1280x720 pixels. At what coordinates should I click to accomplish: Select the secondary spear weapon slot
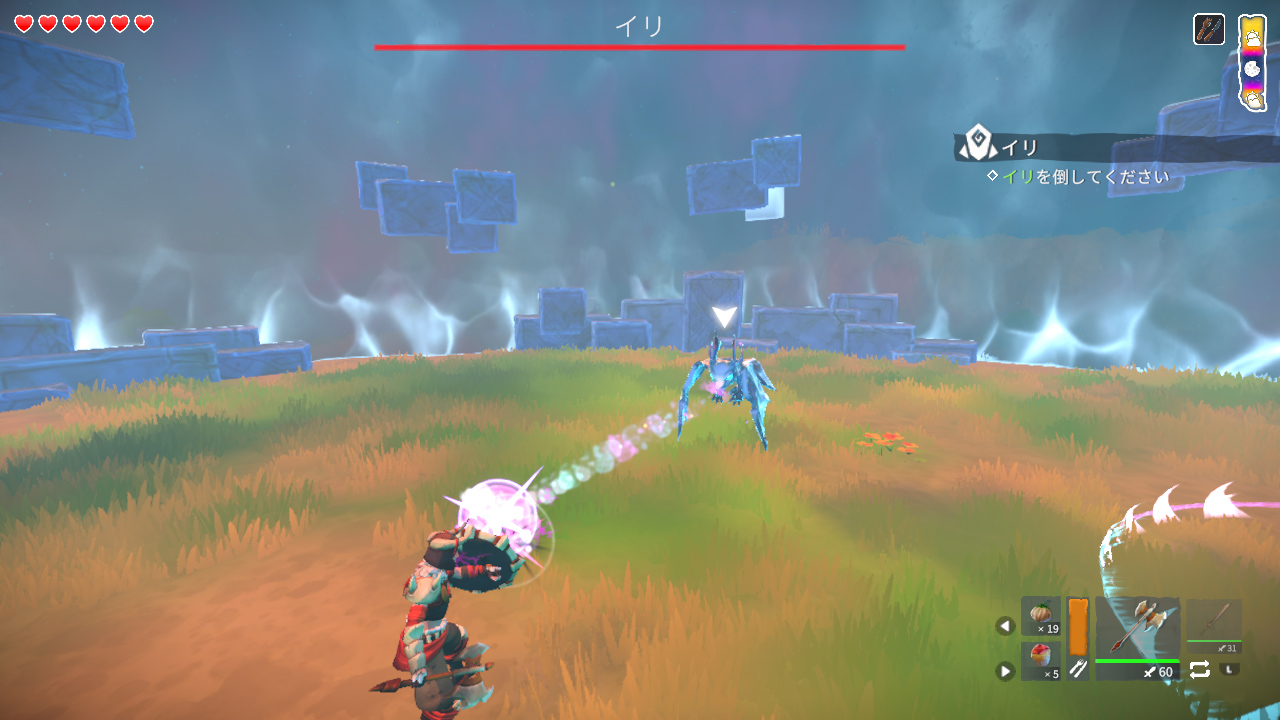click(1214, 623)
